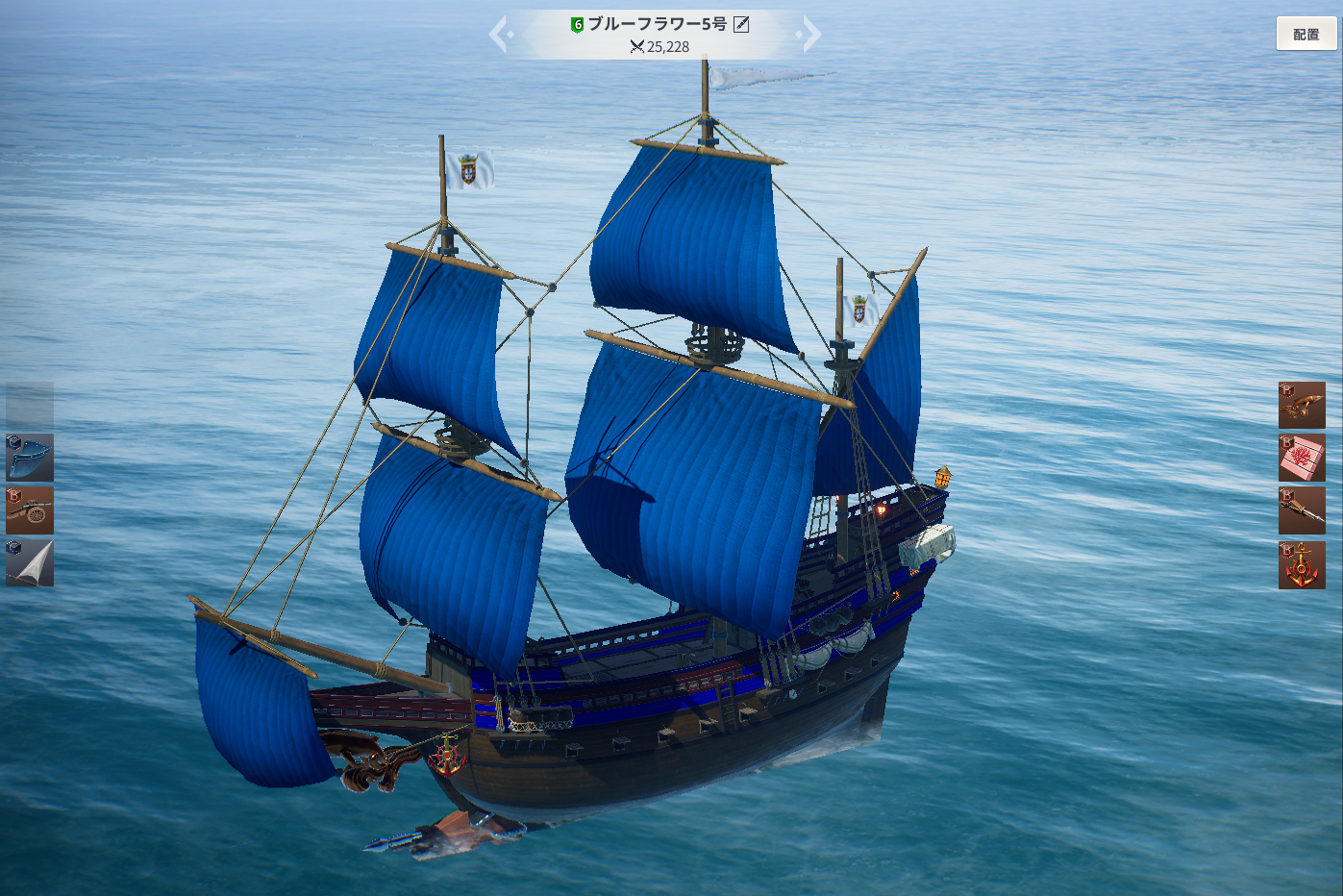Open the spear-shaped ram slot

pos(1302,510)
